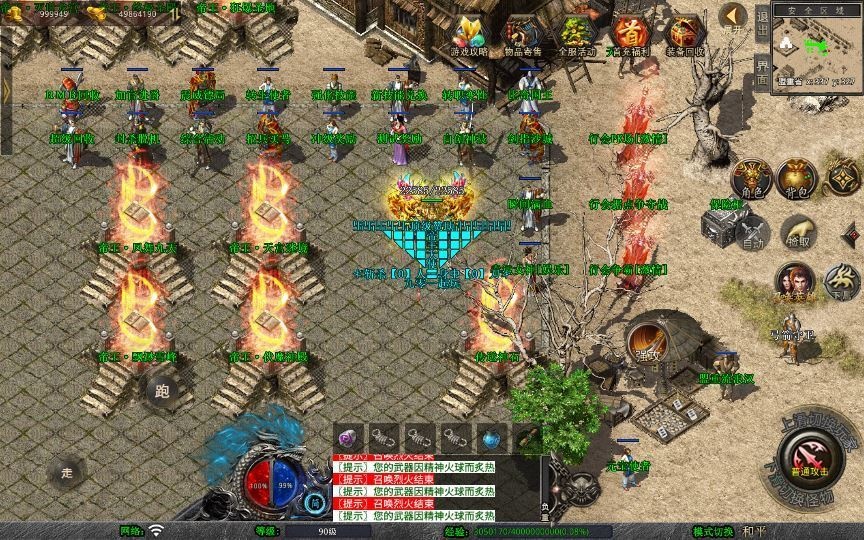Open the 装备回收 equipment recycling chest
Screen dimensions: 864x540
(x=684, y=34)
